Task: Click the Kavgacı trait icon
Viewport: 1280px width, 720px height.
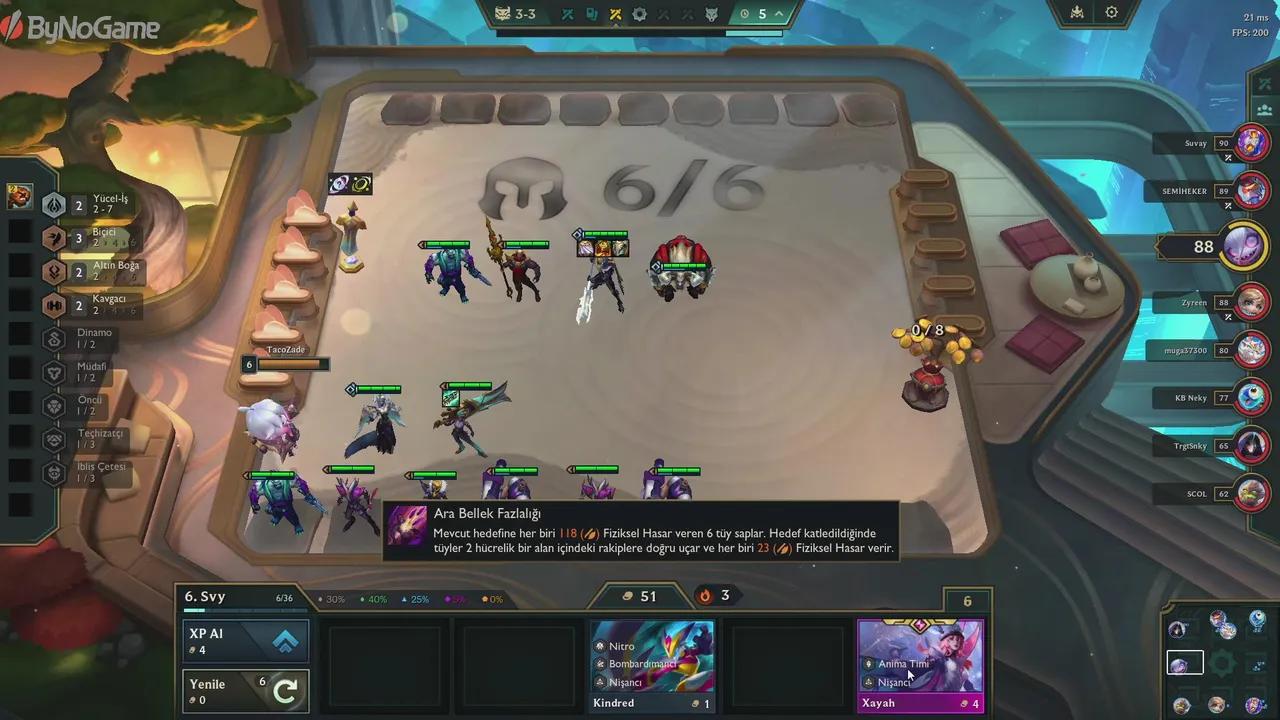Action: tap(54, 306)
